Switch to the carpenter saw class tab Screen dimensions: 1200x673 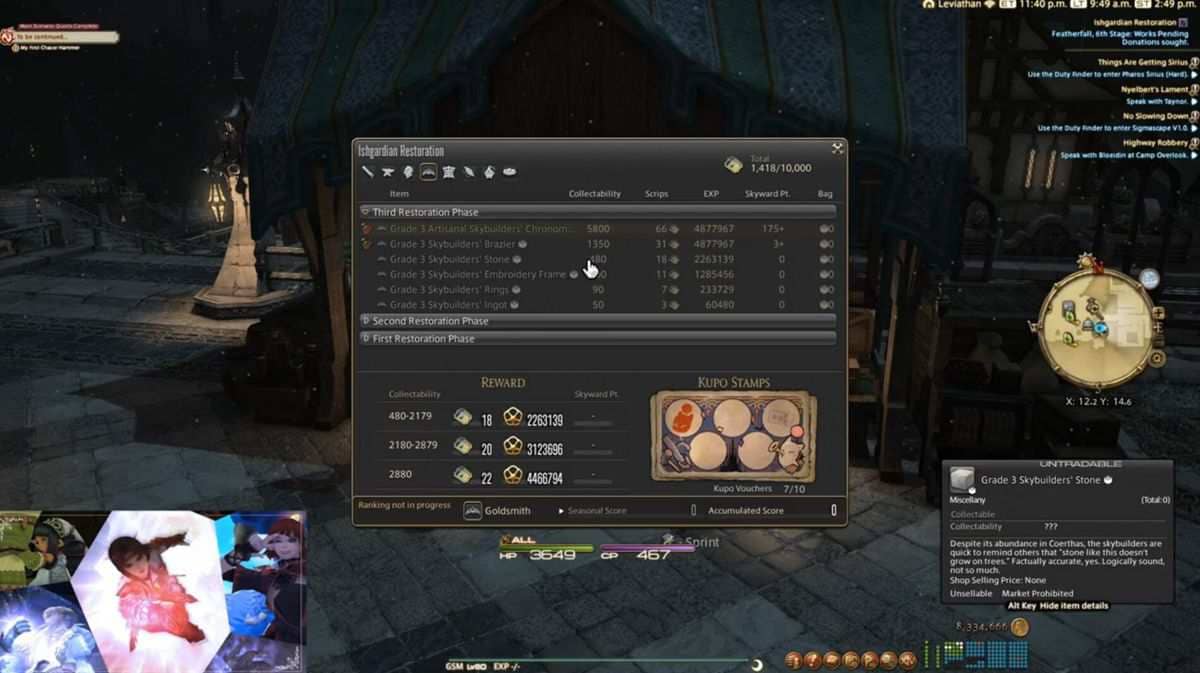(367, 172)
